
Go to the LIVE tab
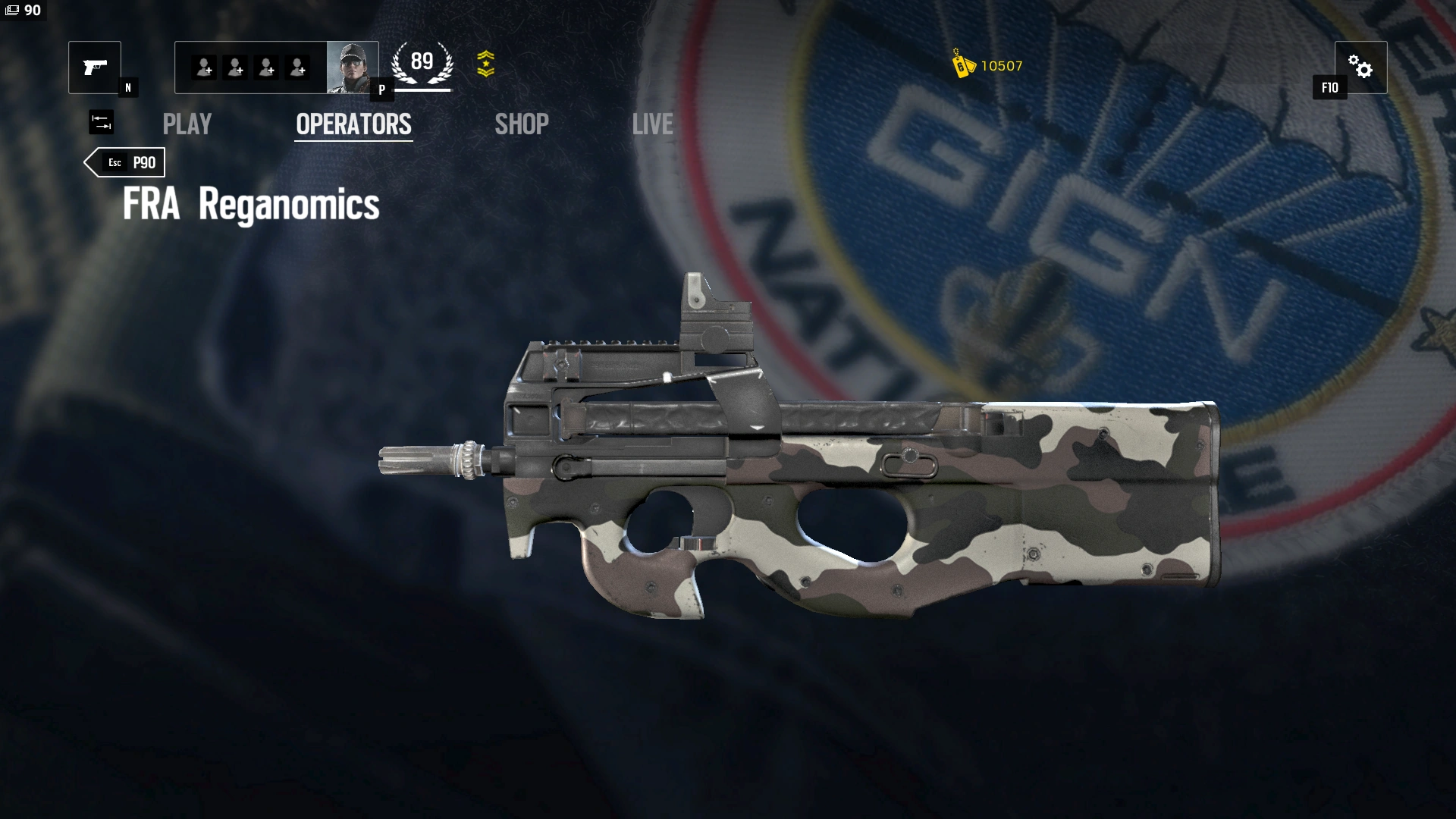tap(652, 124)
